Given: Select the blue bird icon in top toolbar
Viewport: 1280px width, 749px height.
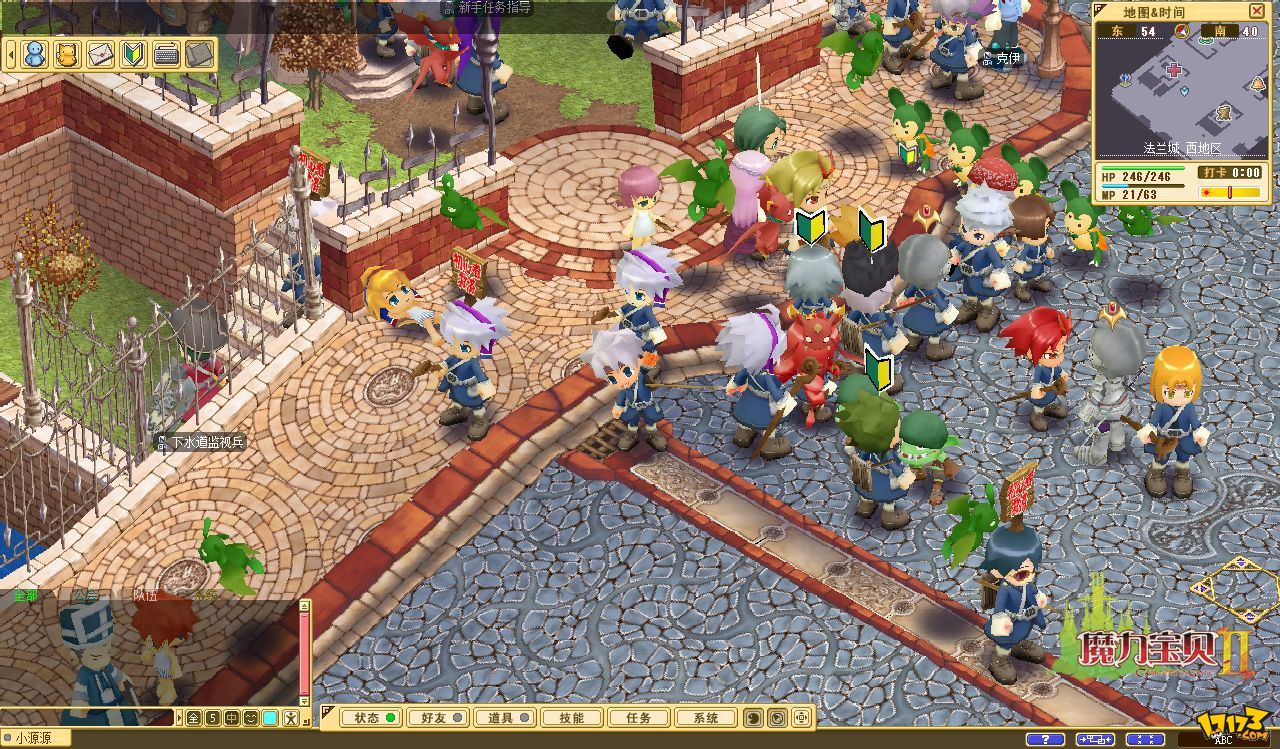Looking at the screenshot, I should (x=35, y=54).
